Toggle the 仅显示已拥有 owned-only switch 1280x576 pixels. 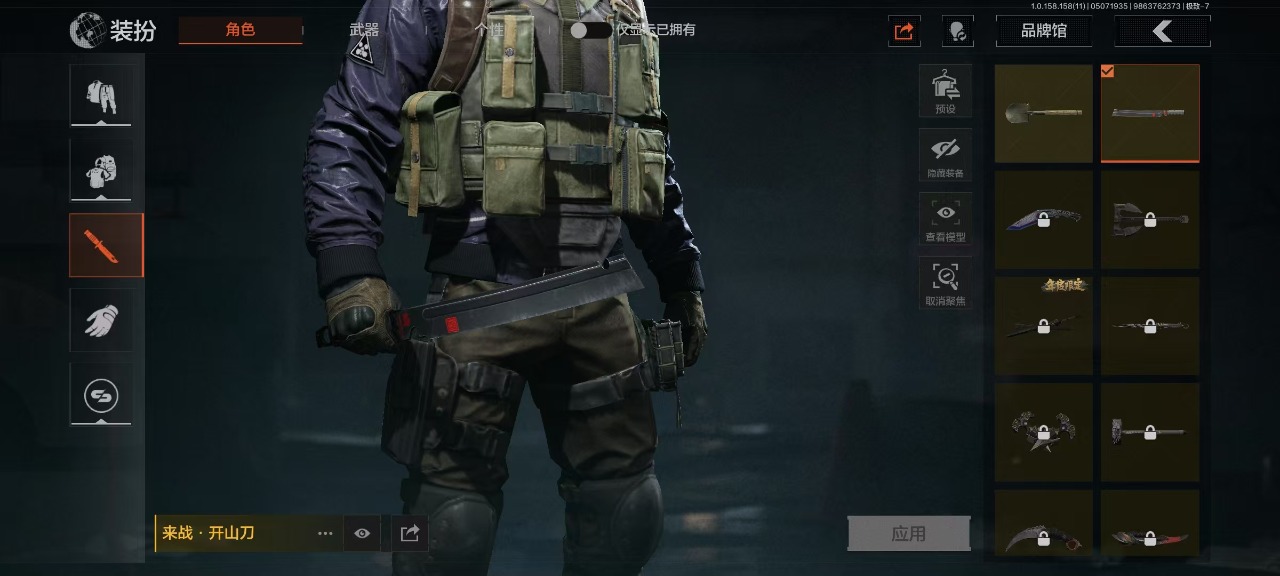590,30
